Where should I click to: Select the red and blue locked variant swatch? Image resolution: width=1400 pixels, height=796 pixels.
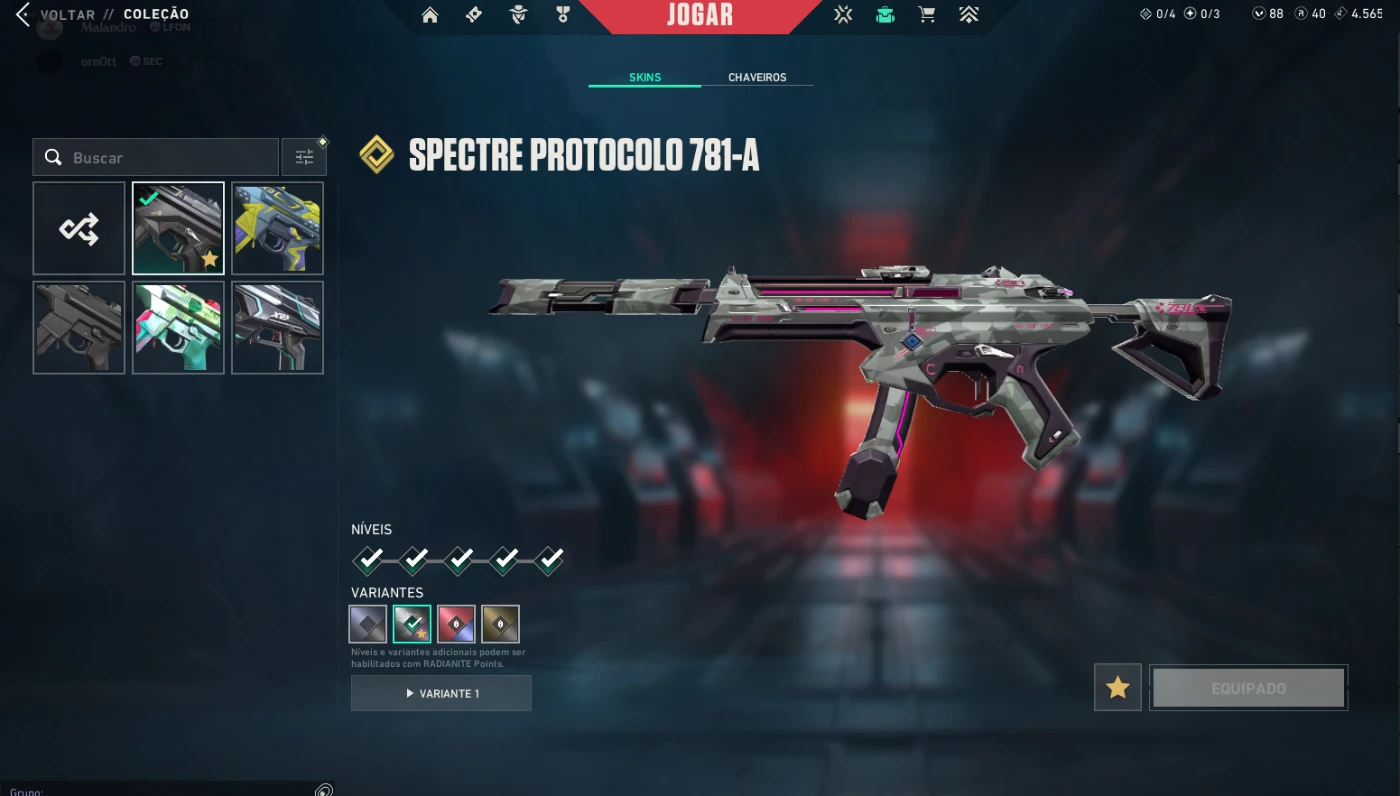456,624
